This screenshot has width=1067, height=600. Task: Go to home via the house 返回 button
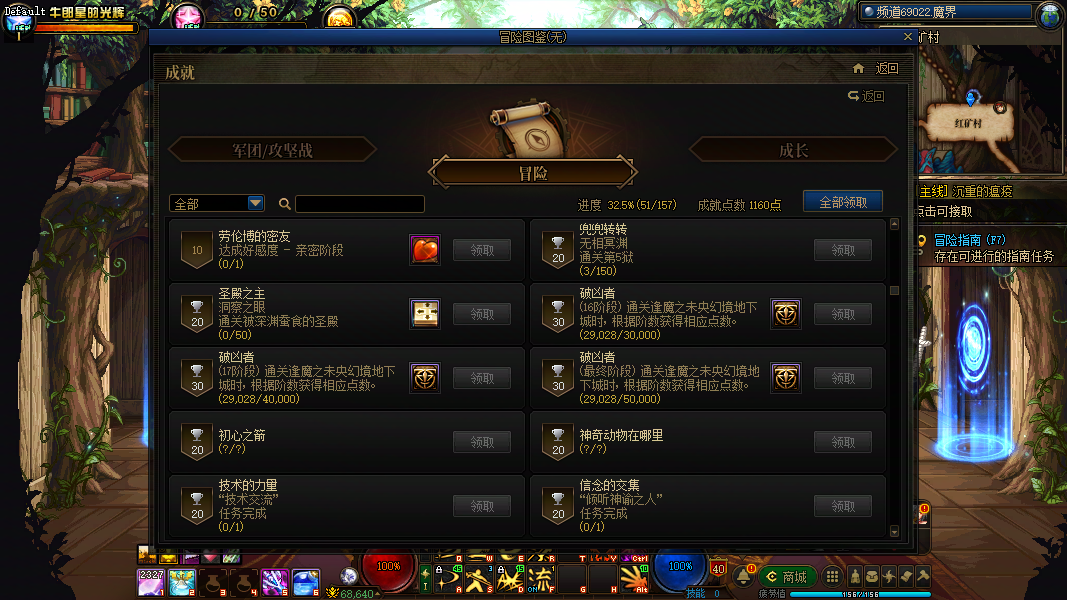point(875,69)
